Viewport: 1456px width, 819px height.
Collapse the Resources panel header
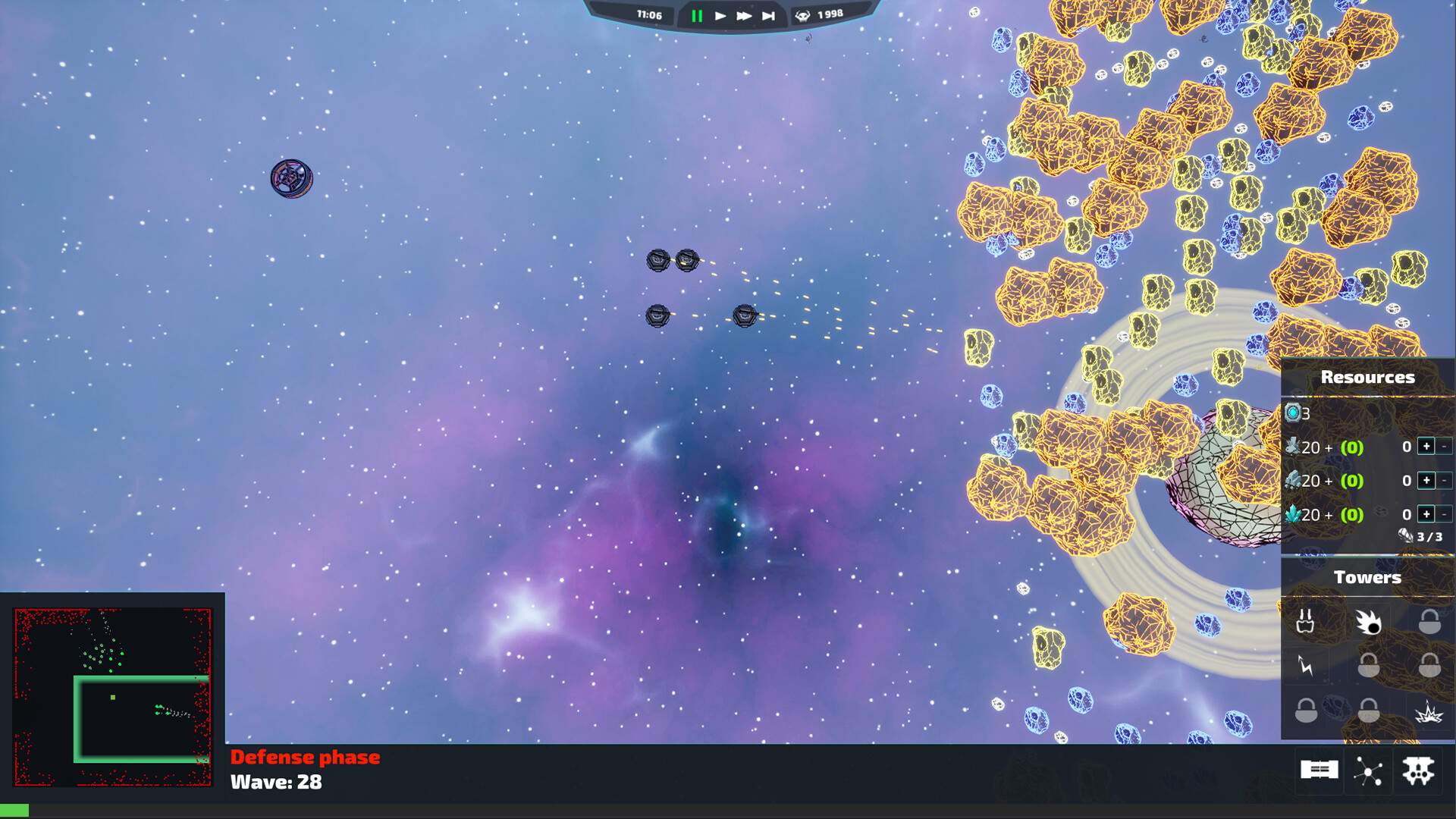(x=1367, y=377)
